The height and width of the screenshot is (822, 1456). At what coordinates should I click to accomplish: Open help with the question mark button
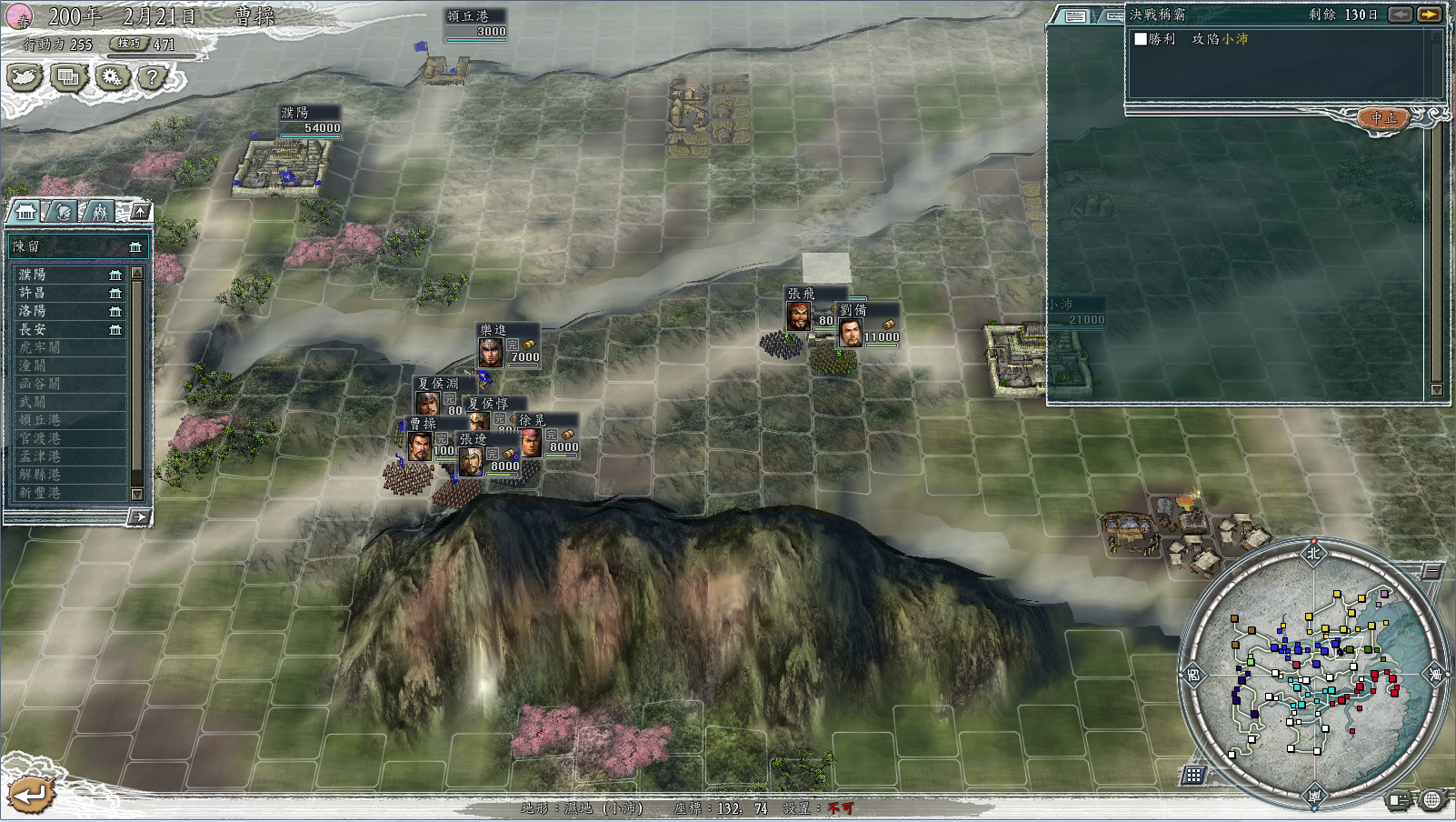[x=153, y=77]
